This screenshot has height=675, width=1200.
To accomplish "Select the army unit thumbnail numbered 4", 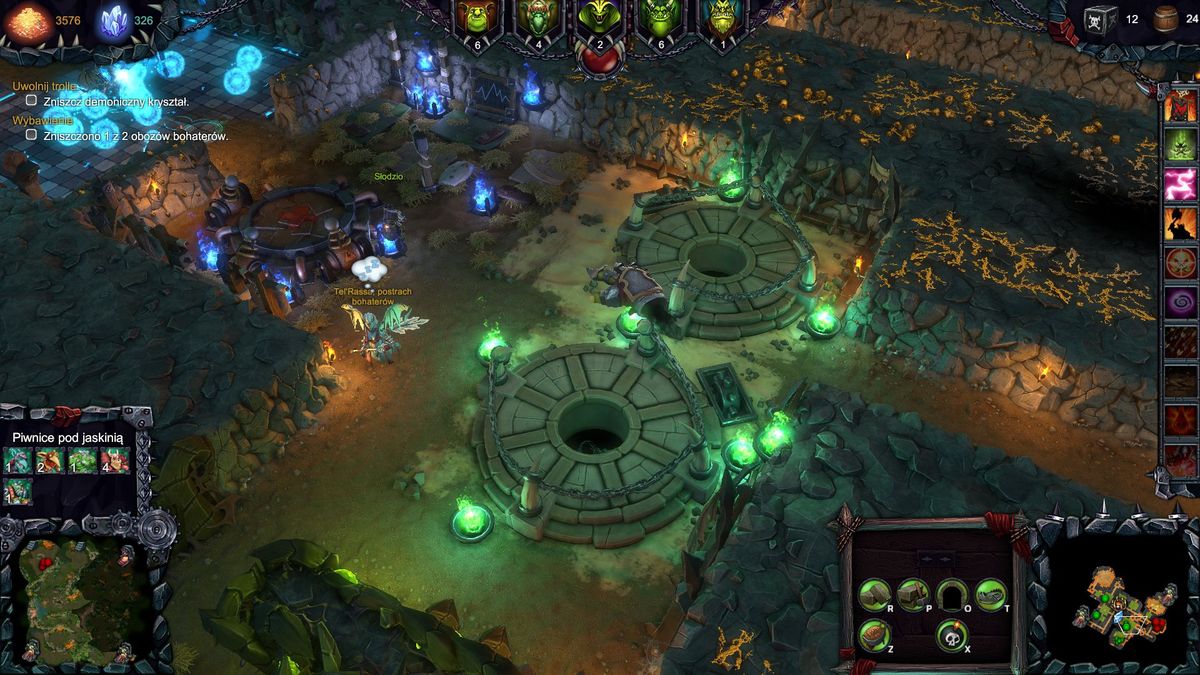I will (115, 461).
